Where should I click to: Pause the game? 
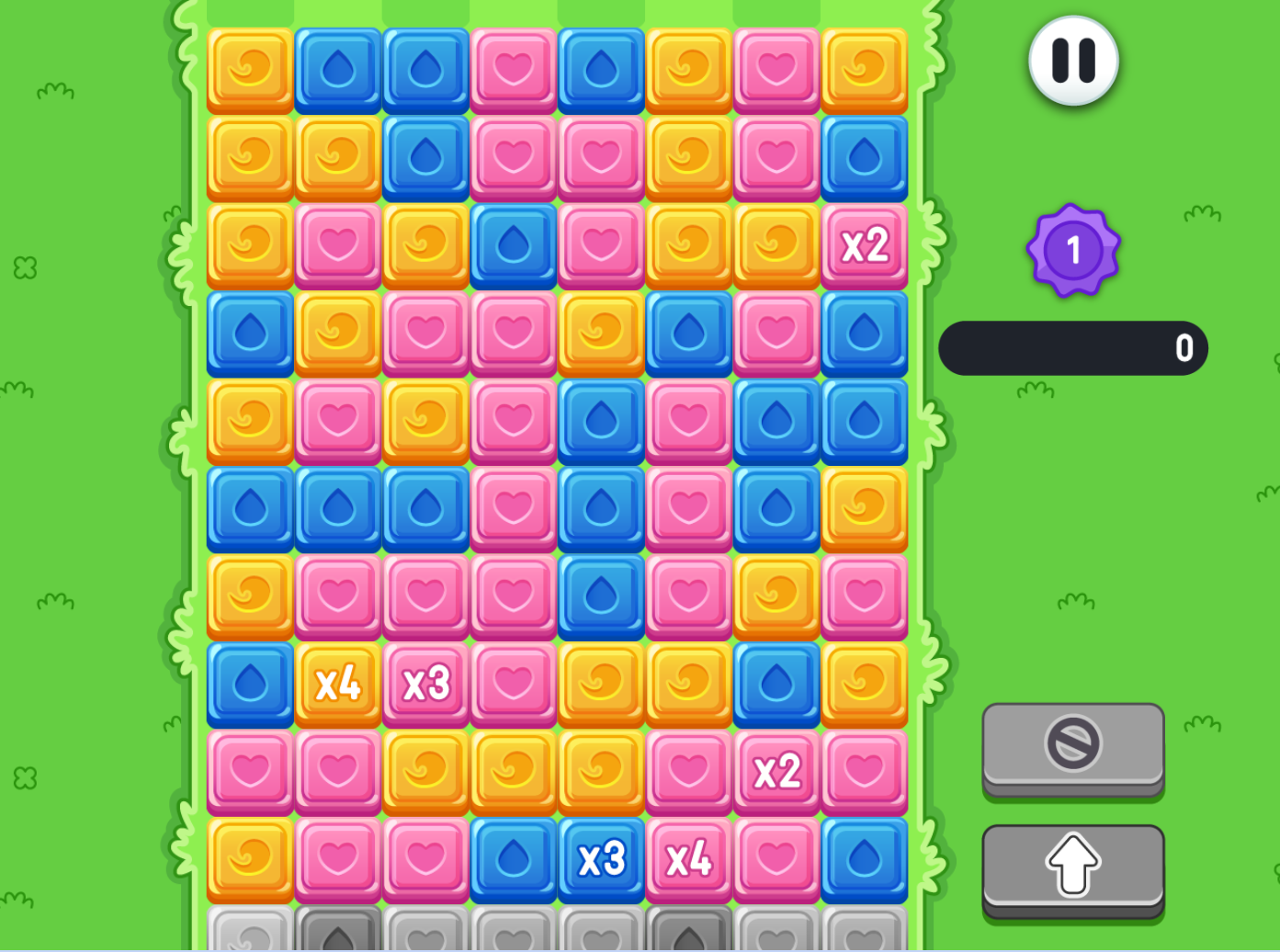[1072, 61]
